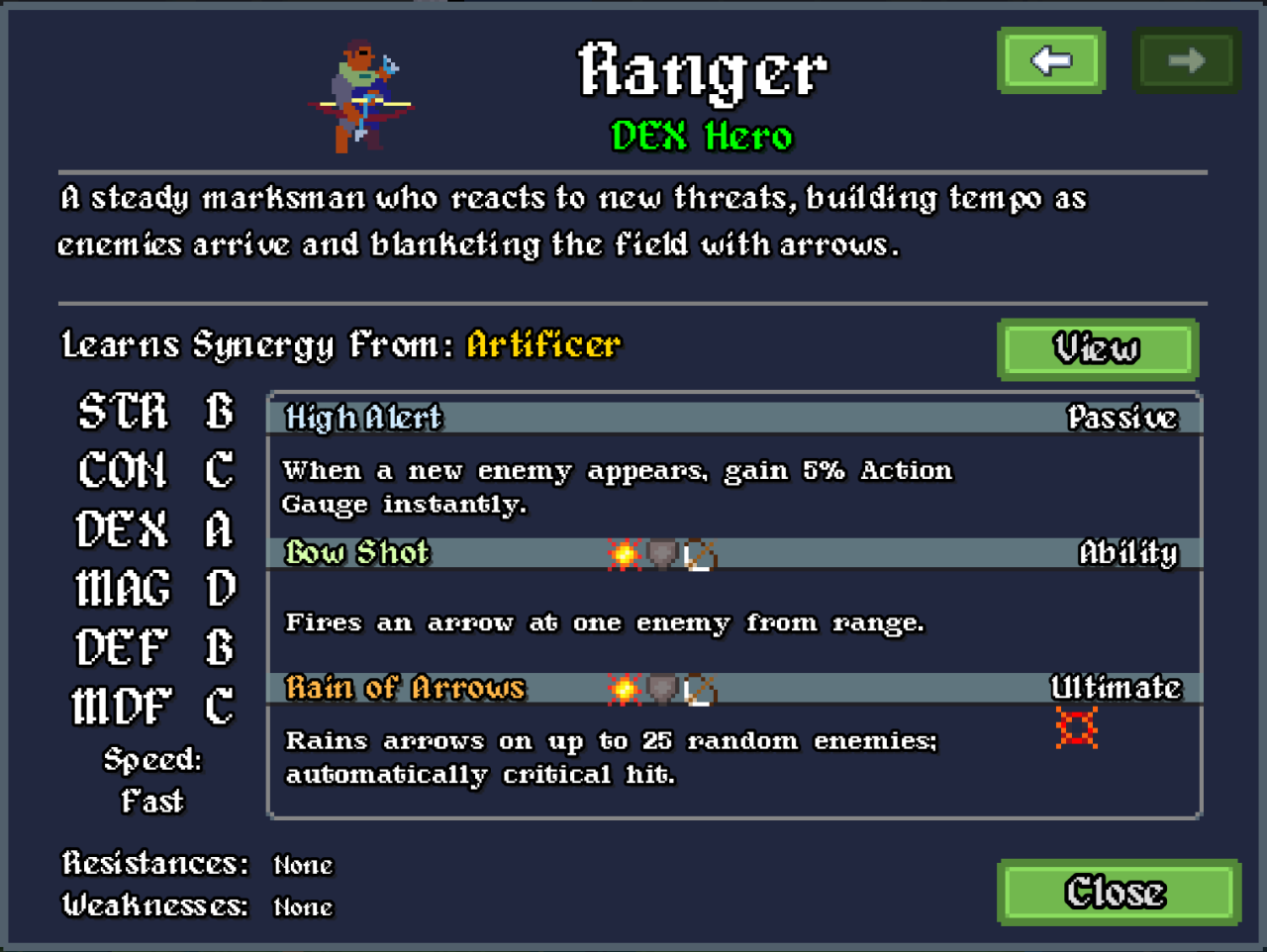The height and width of the screenshot is (952, 1267).
Task: Select the Rain of Arrows ultimate header
Action: 405,688
